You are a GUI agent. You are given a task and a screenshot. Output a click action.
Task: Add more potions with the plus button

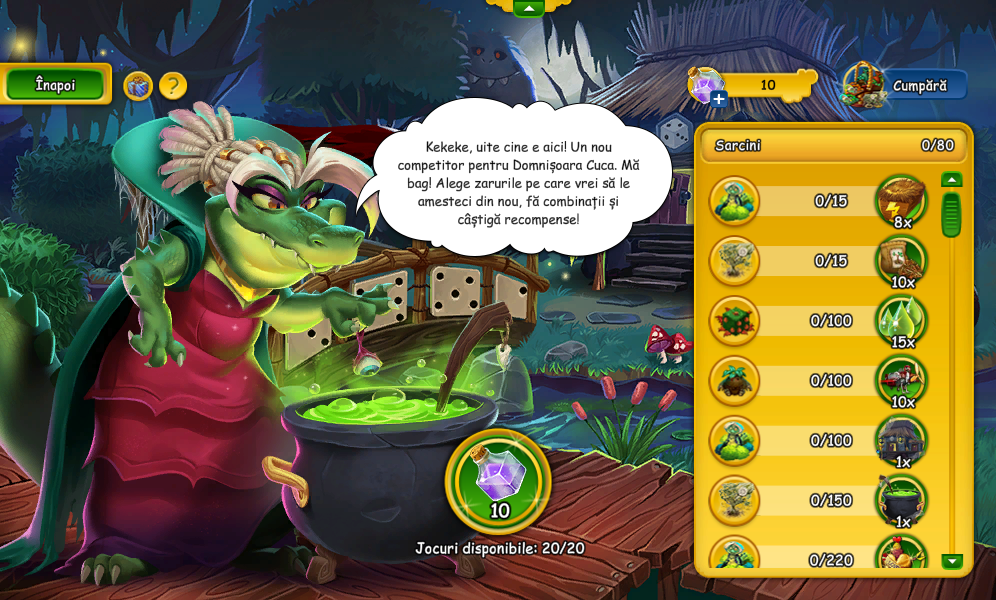click(x=719, y=98)
